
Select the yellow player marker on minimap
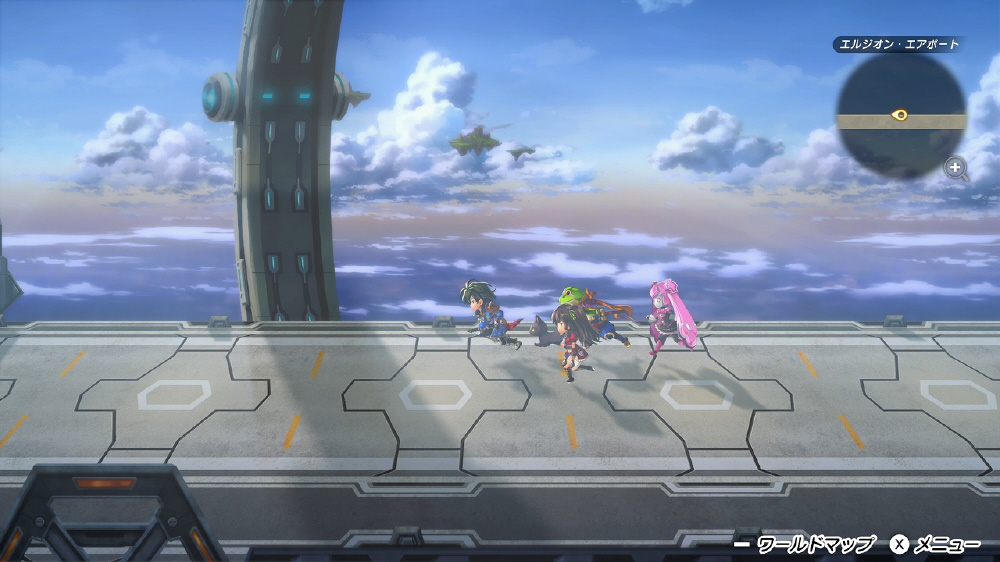pos(899,115)
